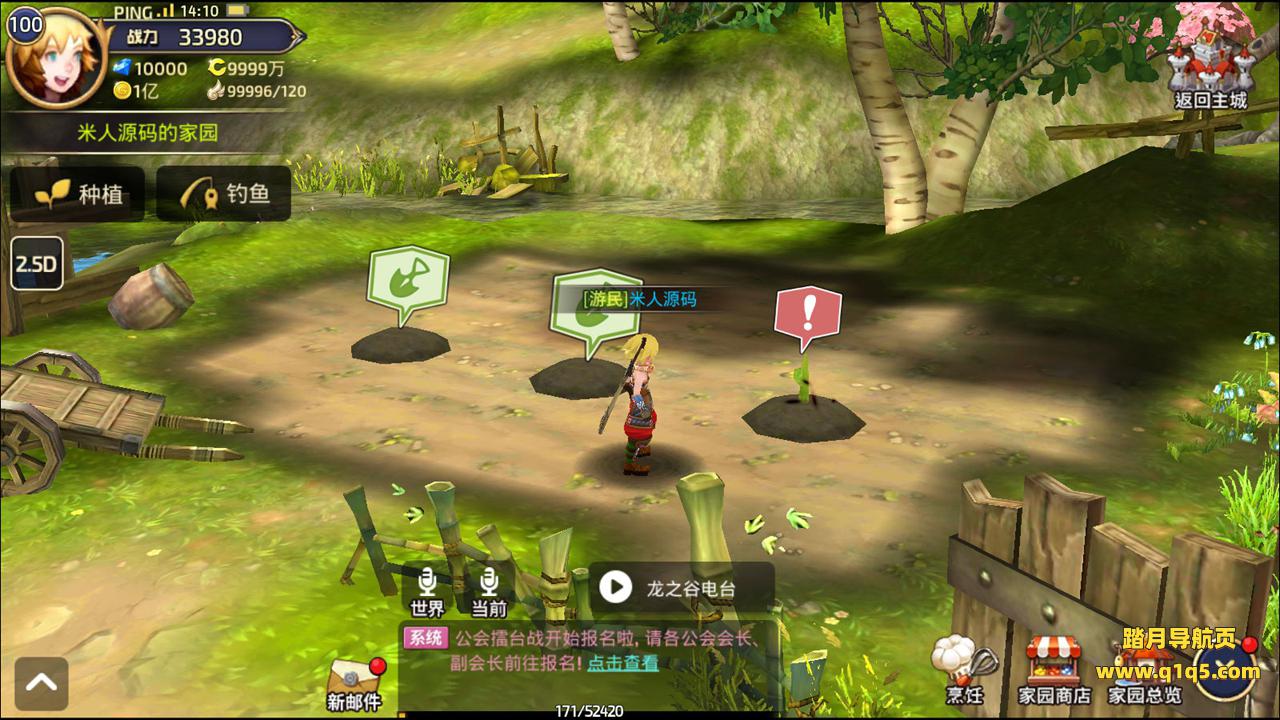Expand the up-arrow menu panel
This screenshot has width=1280, height=720.
point(41,683)
